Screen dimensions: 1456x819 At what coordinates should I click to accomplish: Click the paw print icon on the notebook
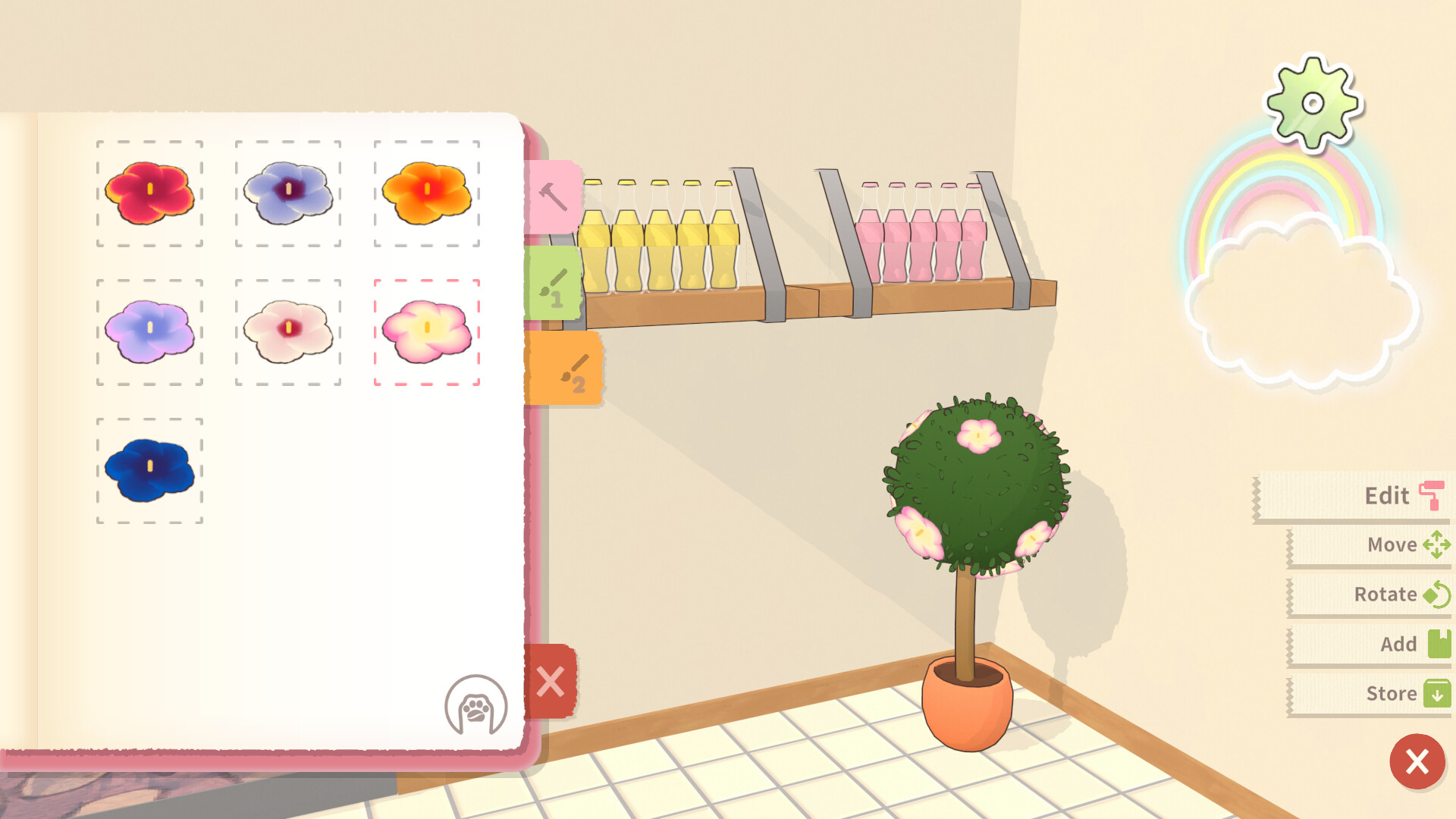click(x=475, y=705)
